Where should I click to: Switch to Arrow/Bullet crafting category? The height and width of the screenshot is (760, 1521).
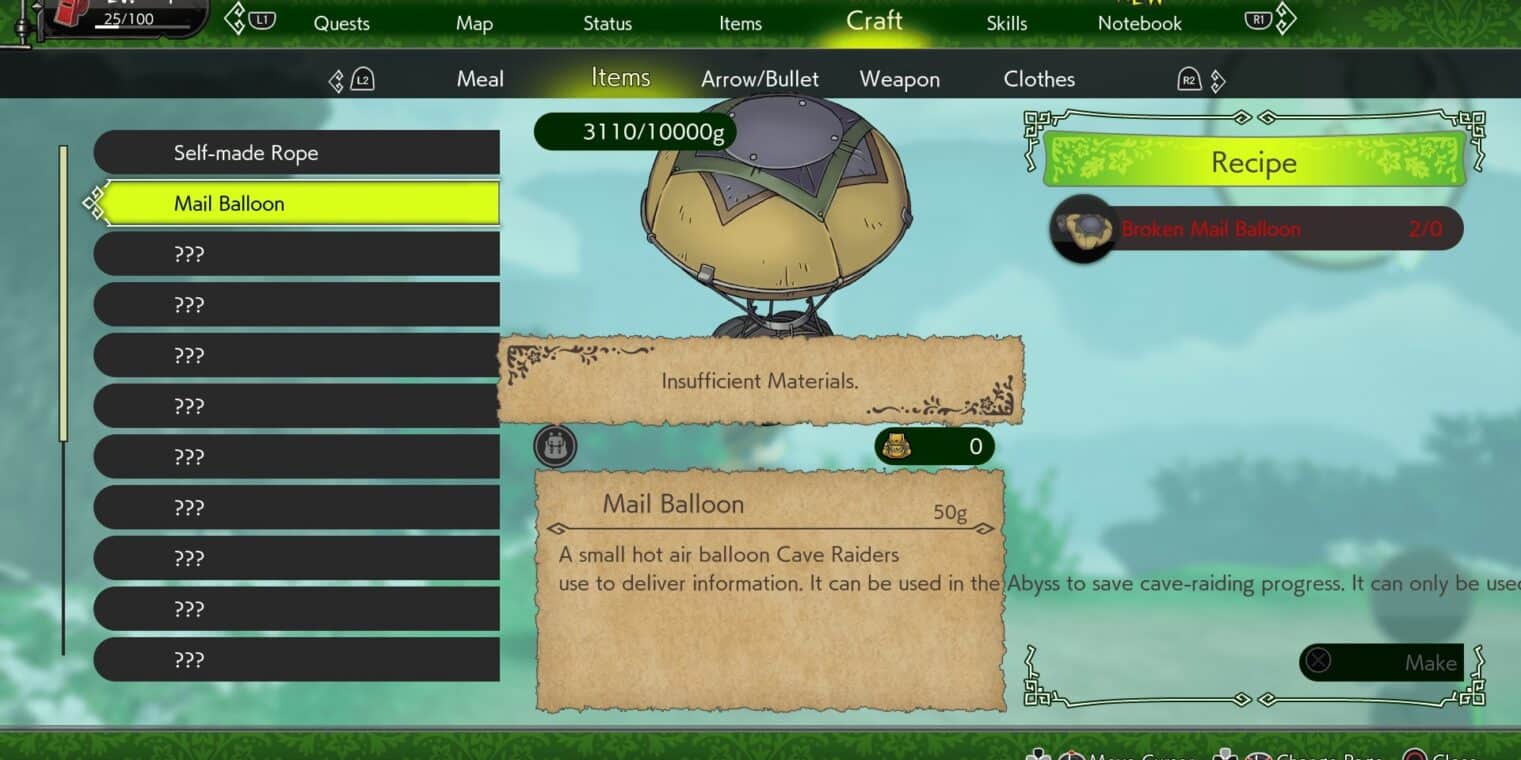(x=760, y=79)
